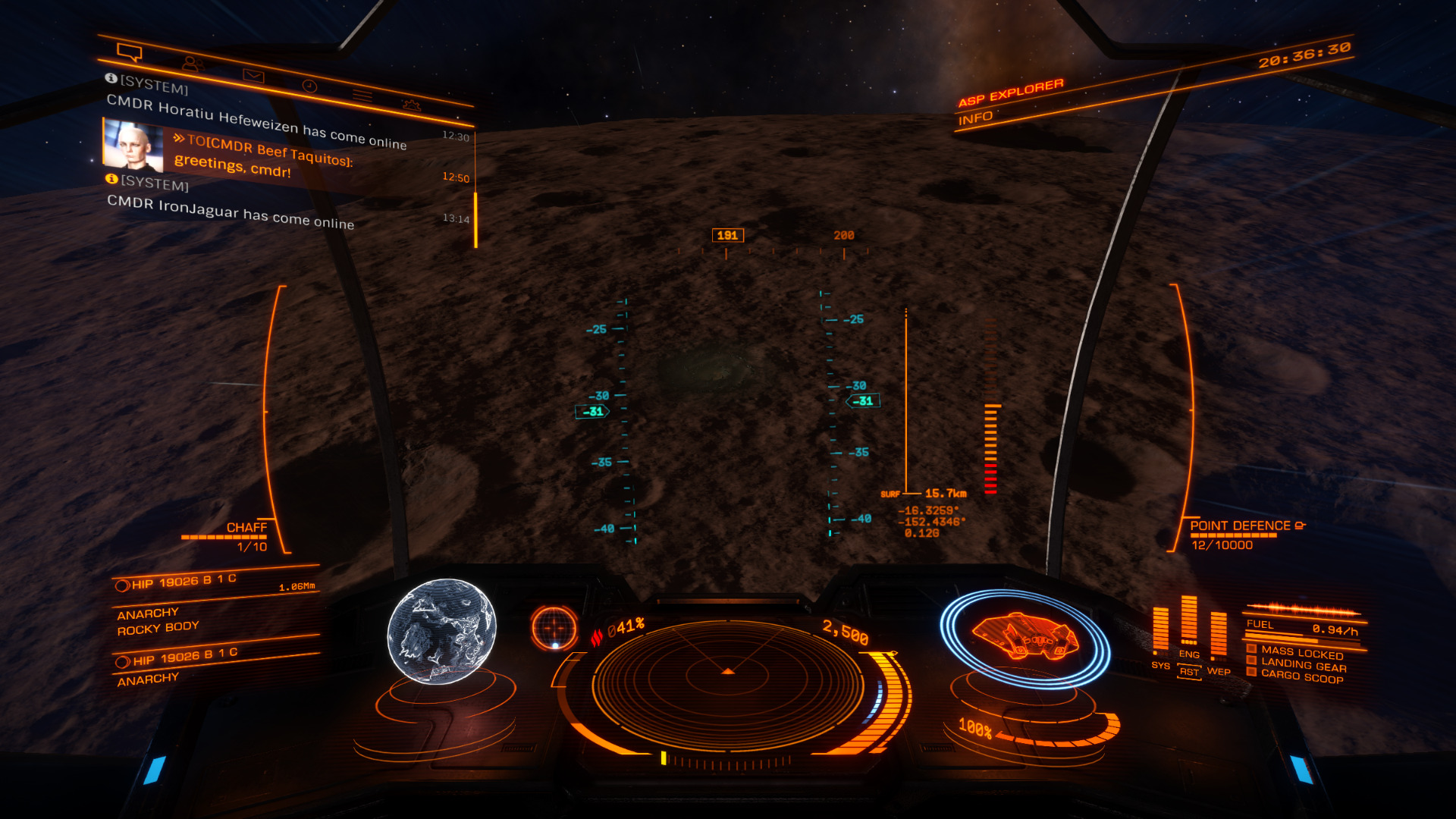The width and height of the screenshot is (1456, 819).
Task: Click the commander avatar portrait in chat
Action: pos(133,145)
